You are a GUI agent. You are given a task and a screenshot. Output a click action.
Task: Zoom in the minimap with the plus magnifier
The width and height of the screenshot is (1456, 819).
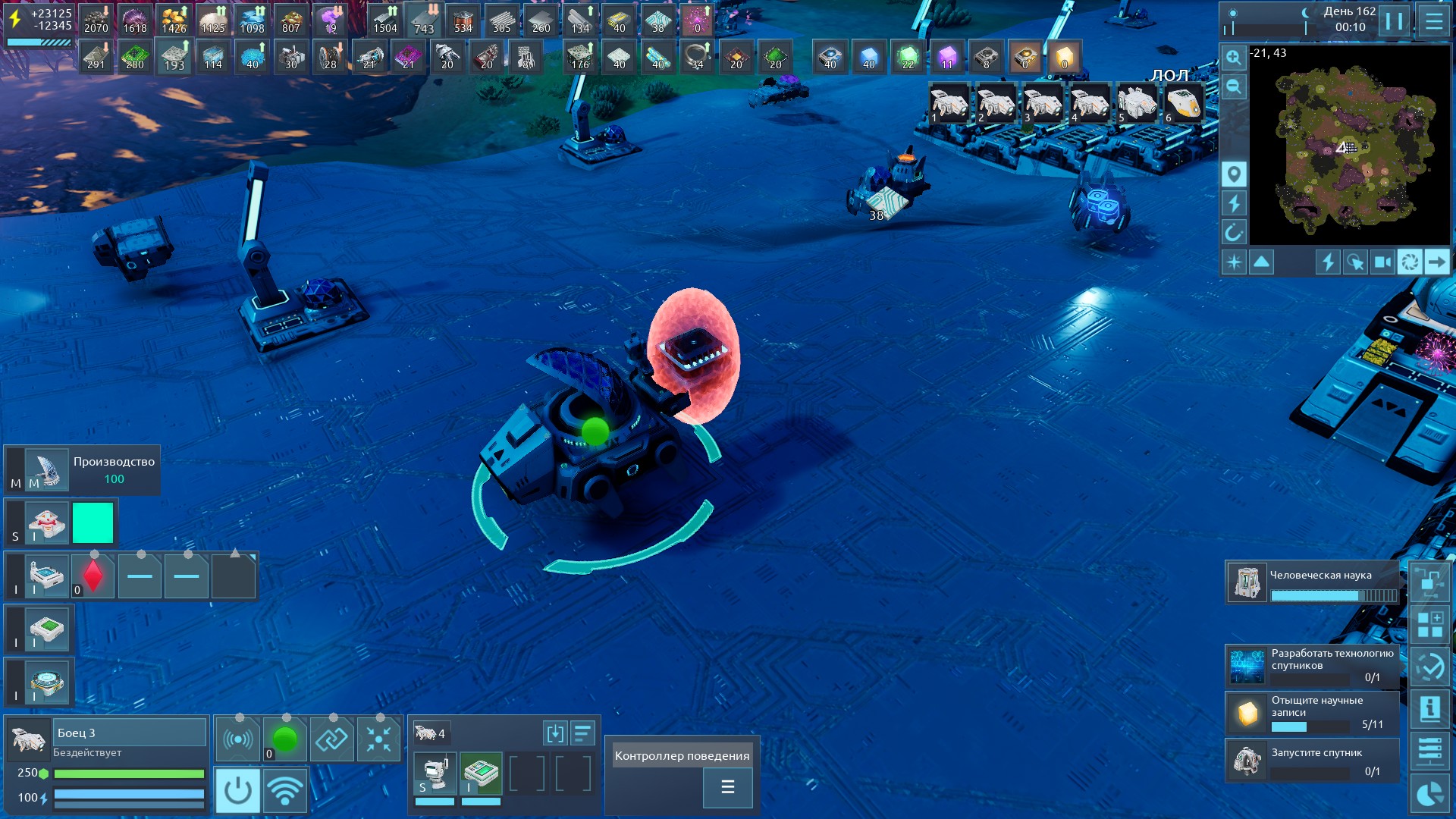point(1234,58)
